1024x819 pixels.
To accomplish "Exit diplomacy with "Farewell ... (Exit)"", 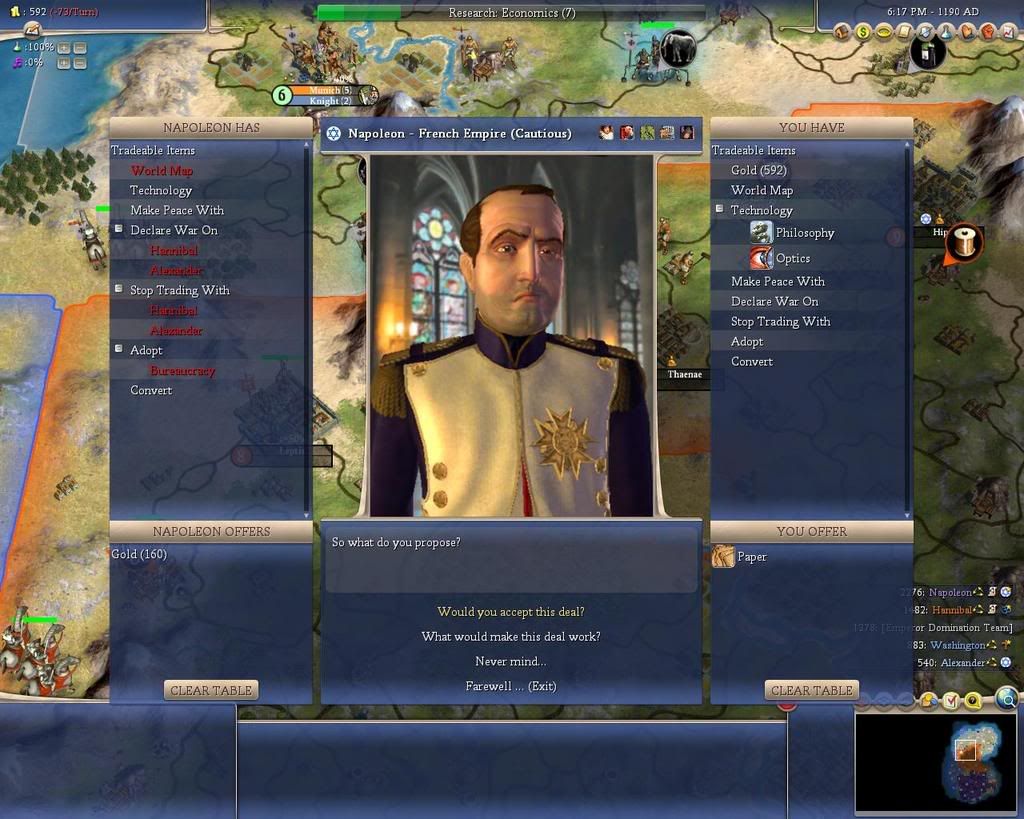I will 510,687.
